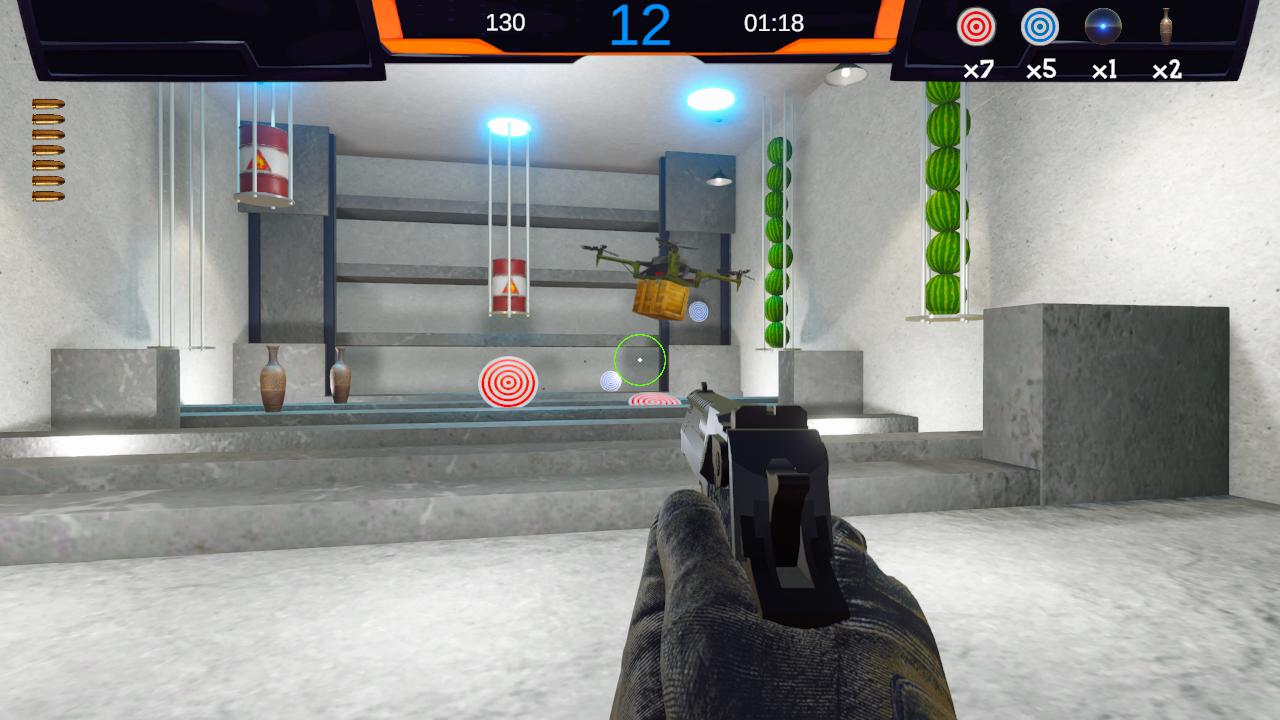Click the vase icon labeled x2 in HUD
Screen dimensions: 1280x720
[1165, 28]
